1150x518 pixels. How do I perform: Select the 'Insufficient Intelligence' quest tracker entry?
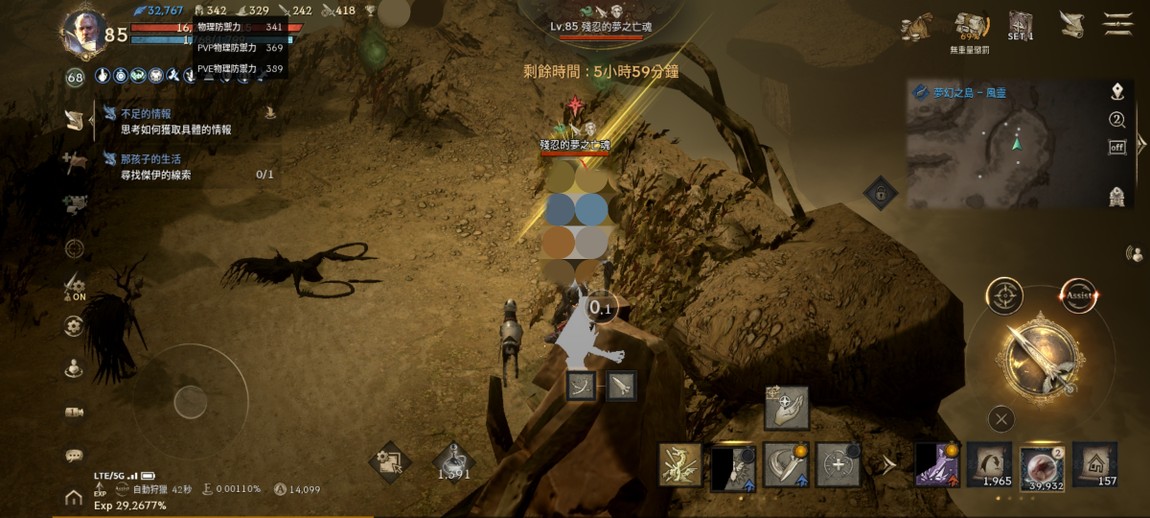(x=175, y=121)
